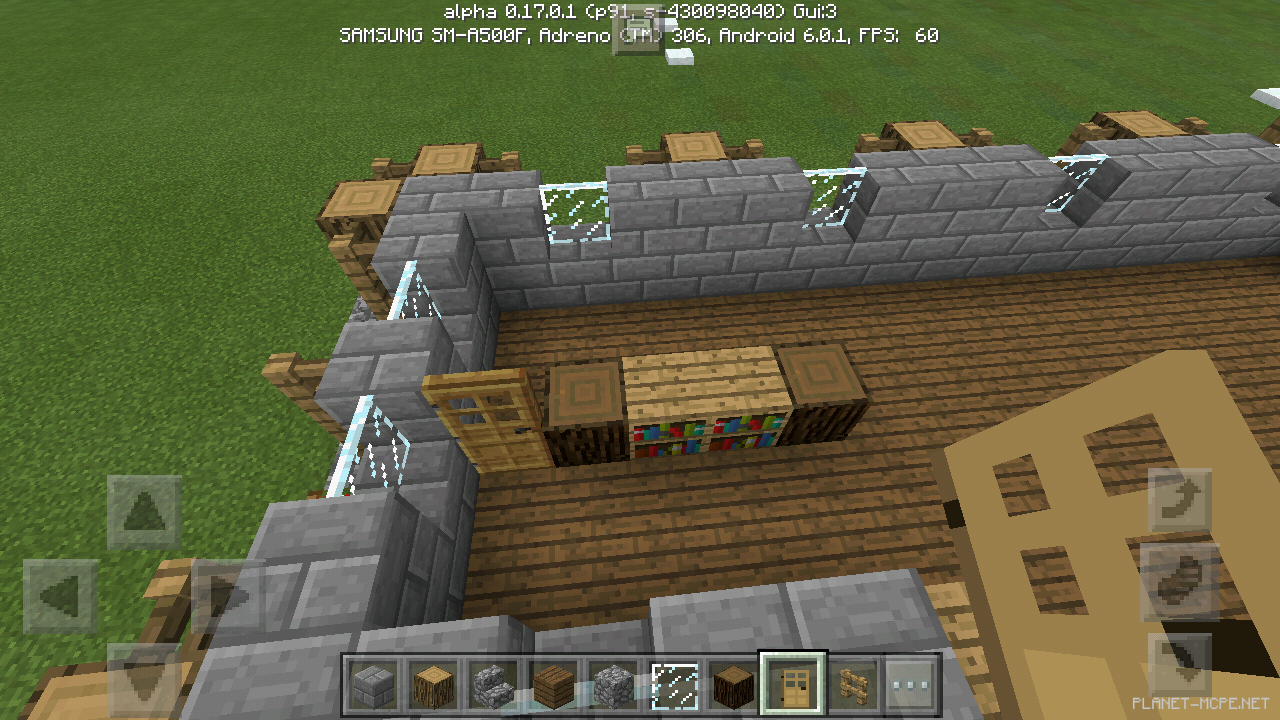
Task: Select the dark oak wood block
Action: pos(731,685)
